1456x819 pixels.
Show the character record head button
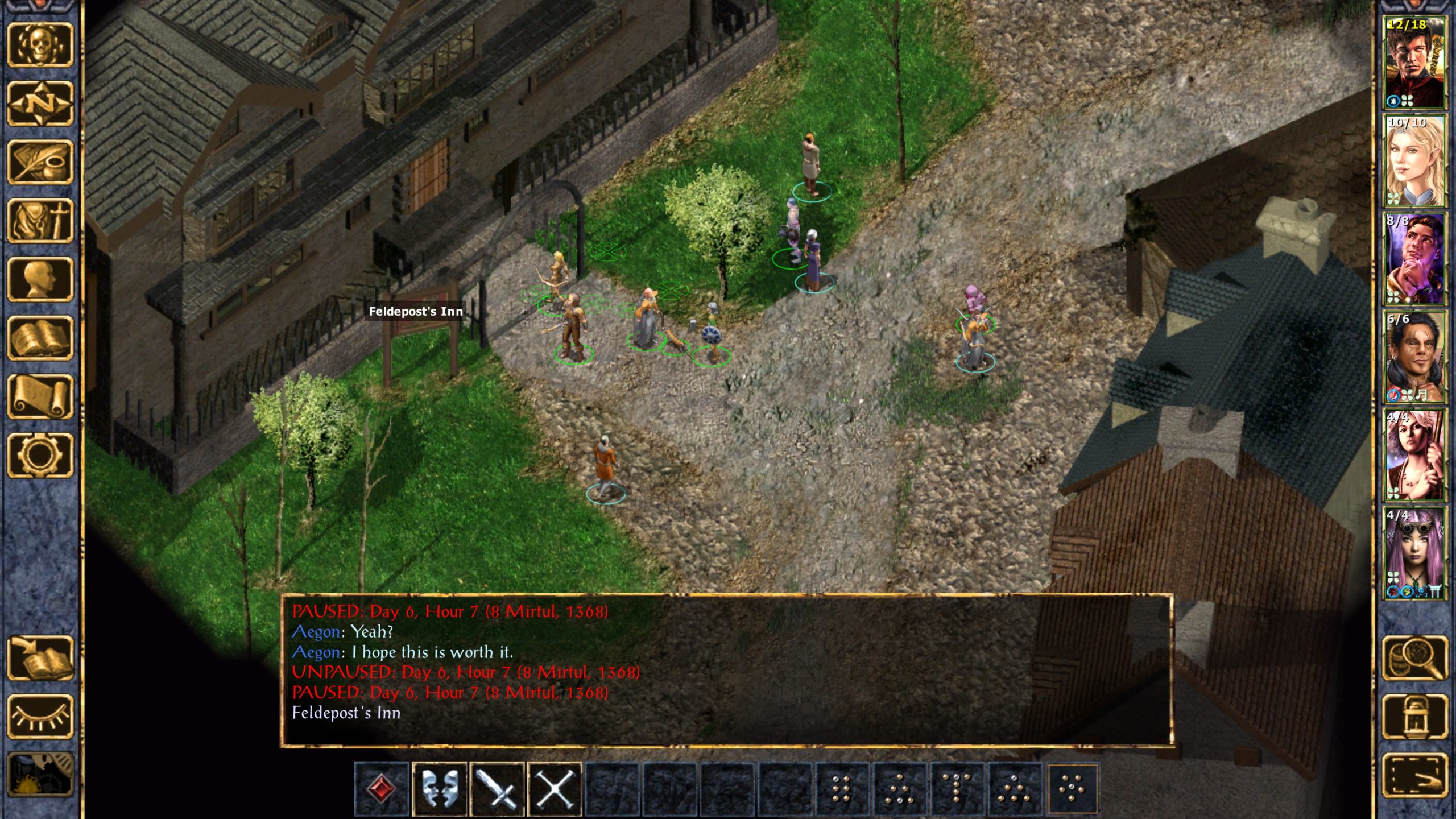40,279
